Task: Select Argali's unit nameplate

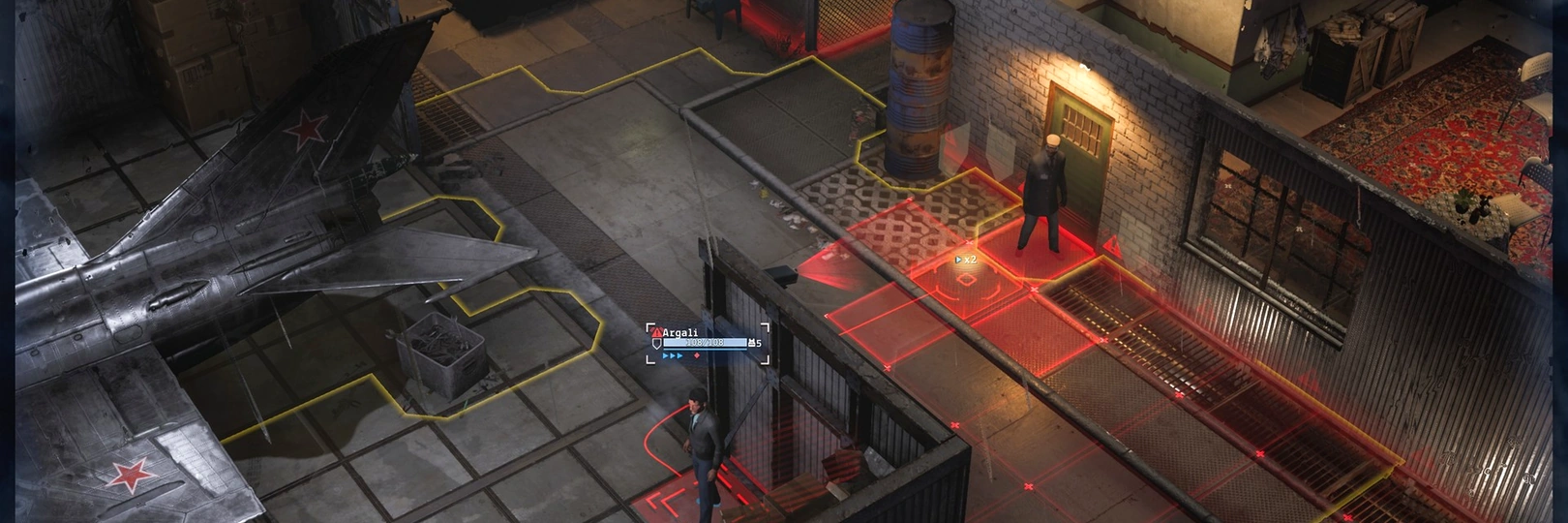Action: [x=708, y=342]
